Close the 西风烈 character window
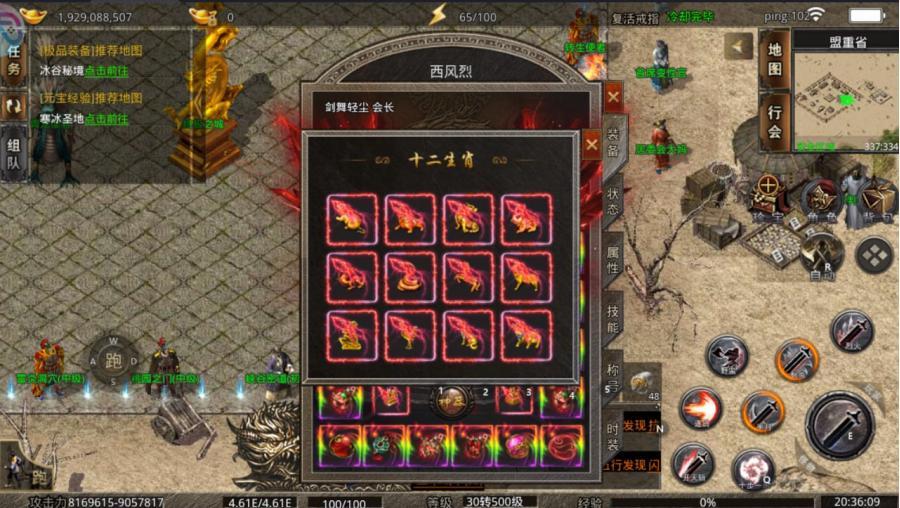 [x=613, y=97]
